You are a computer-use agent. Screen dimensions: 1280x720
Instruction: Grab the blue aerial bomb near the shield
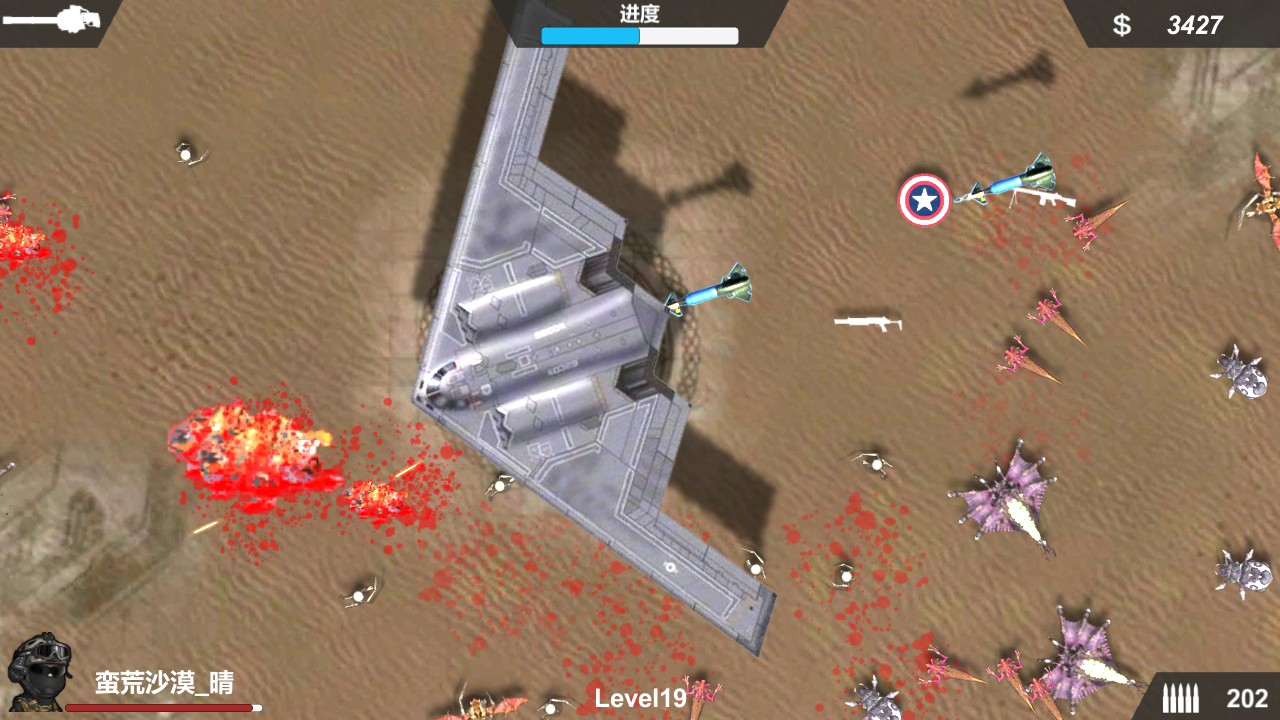tap(1005, 185)
